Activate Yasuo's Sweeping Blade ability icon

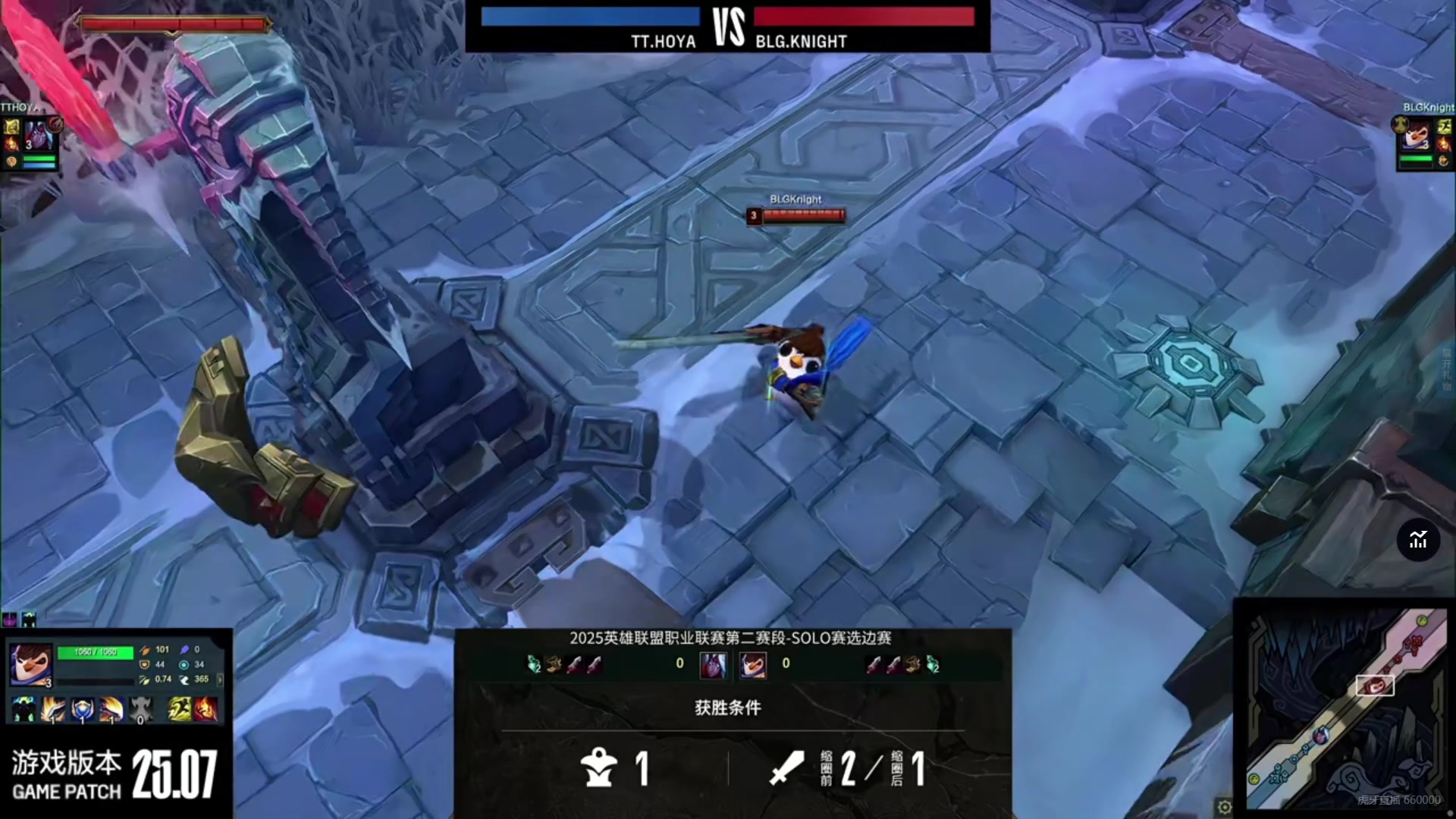coord(111,709)
